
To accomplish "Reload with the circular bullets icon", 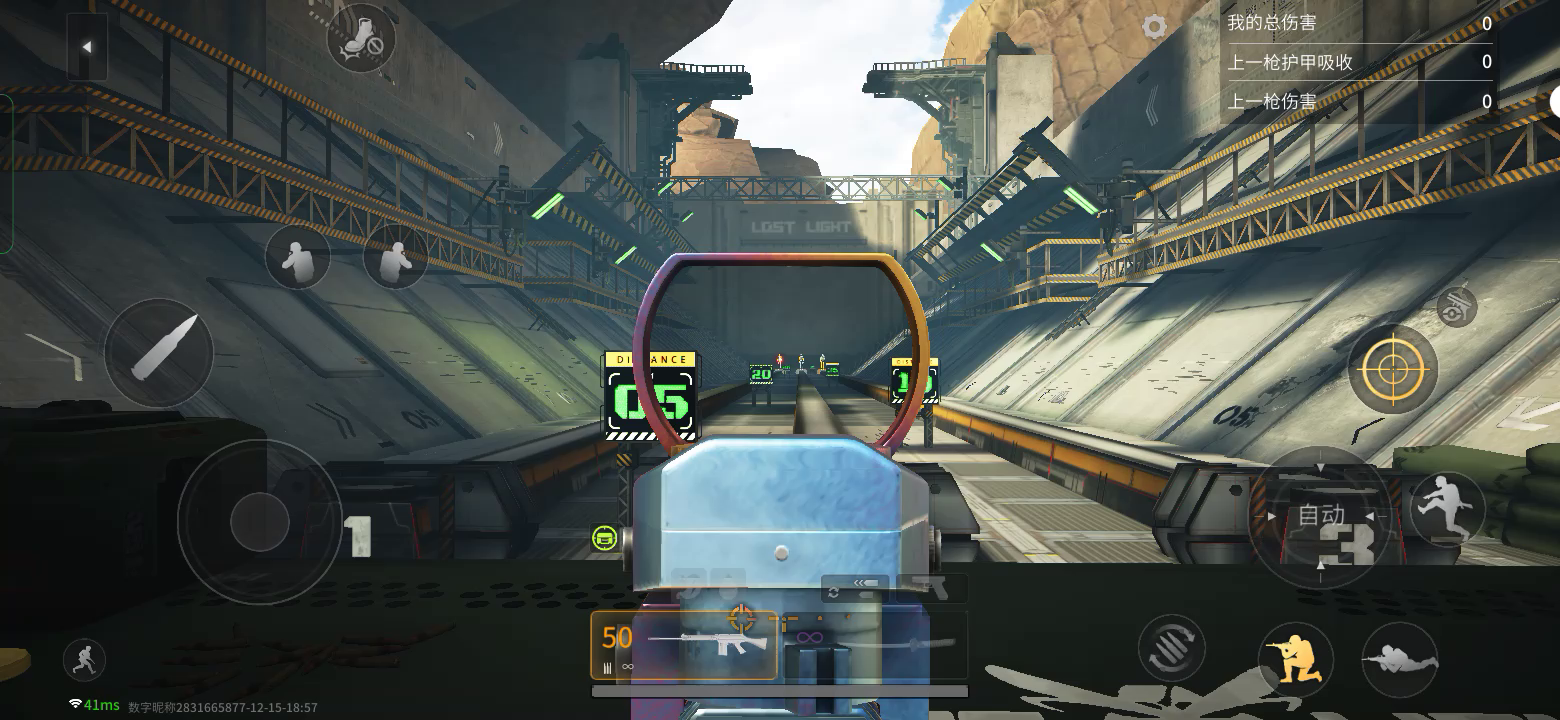I will 1172,649.
